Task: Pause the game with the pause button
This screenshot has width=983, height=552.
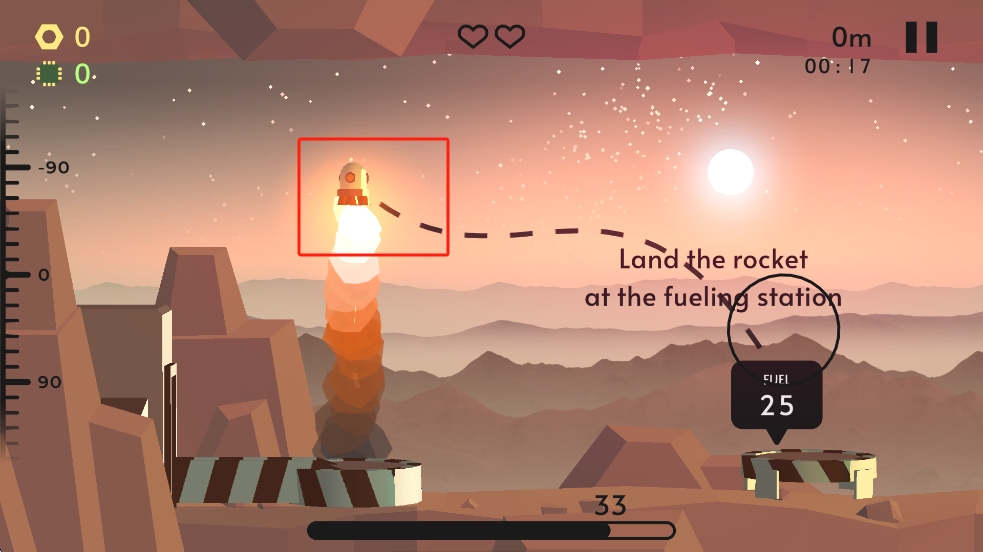Action: 921,37
